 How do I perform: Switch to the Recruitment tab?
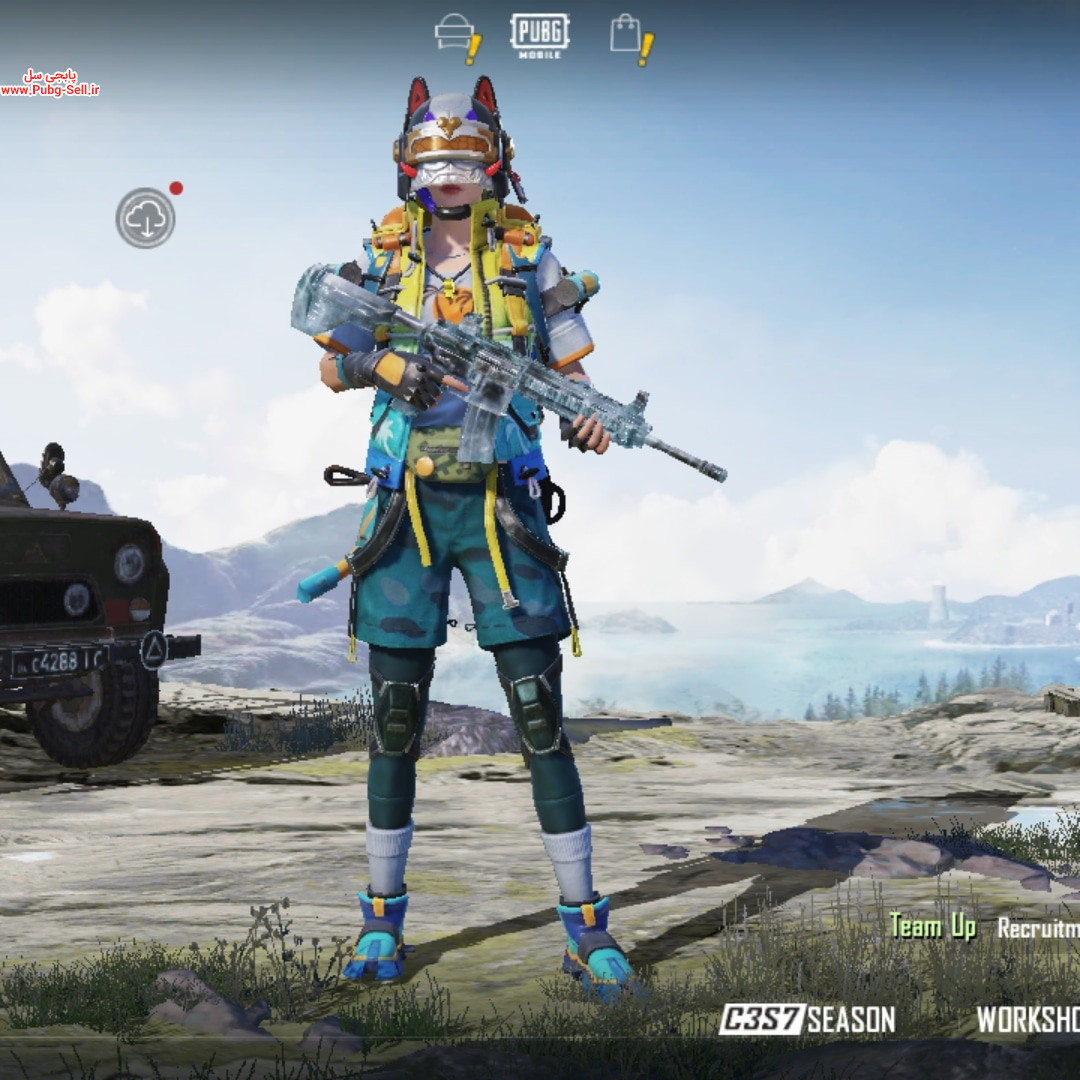pyautogui.click(x=1038, y=928)
